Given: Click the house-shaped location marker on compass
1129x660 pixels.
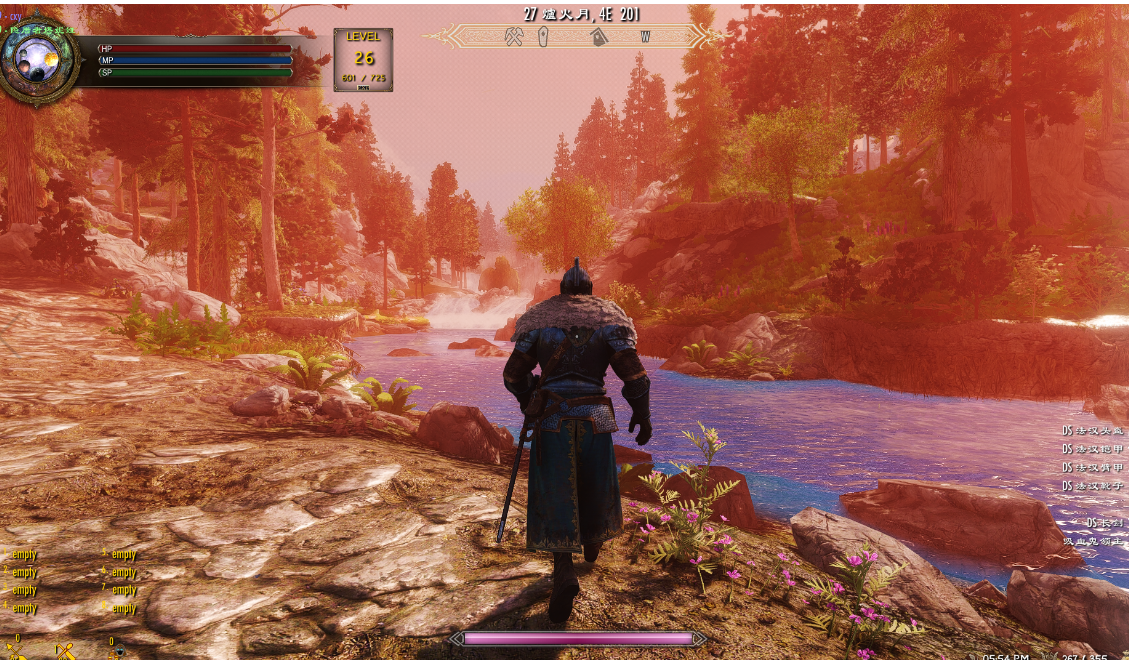Looking at the screenshot, I should pyautogui.click(x=599, y=37).
